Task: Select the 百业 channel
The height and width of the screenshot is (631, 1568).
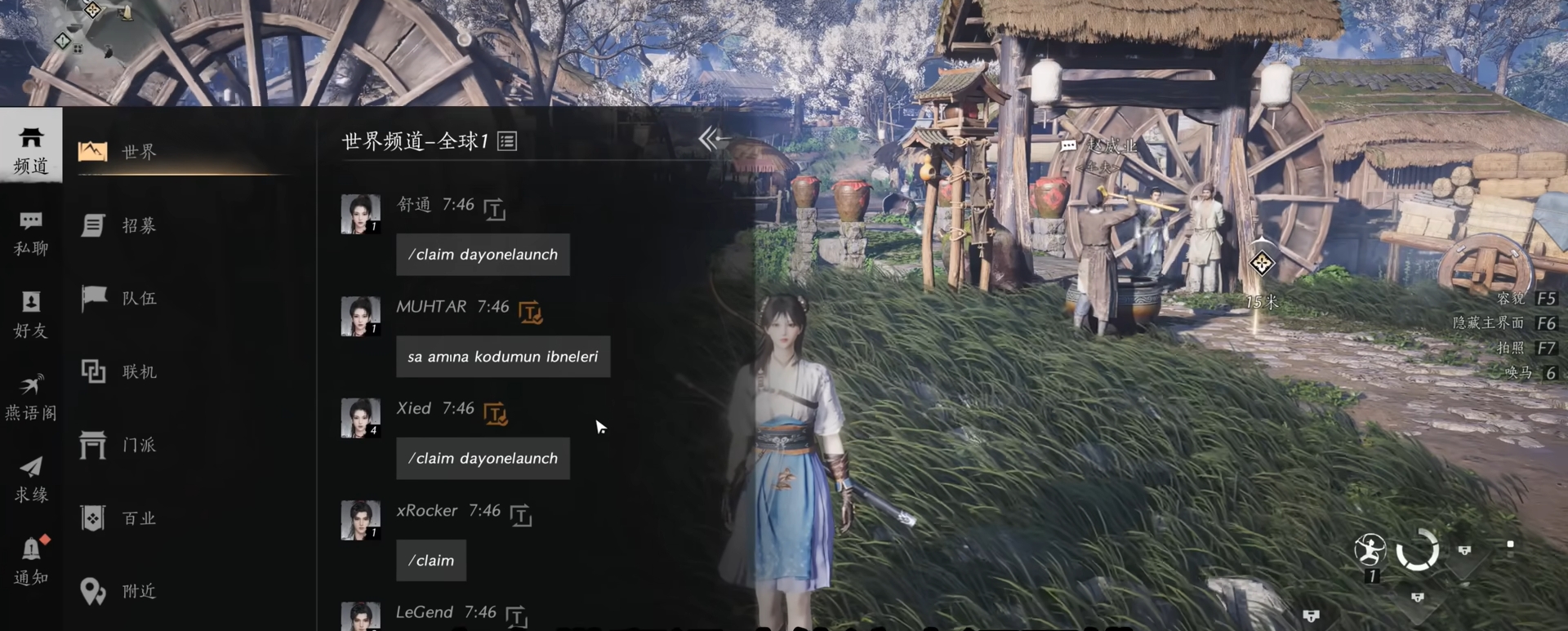Action: click(x=137, y=518)
